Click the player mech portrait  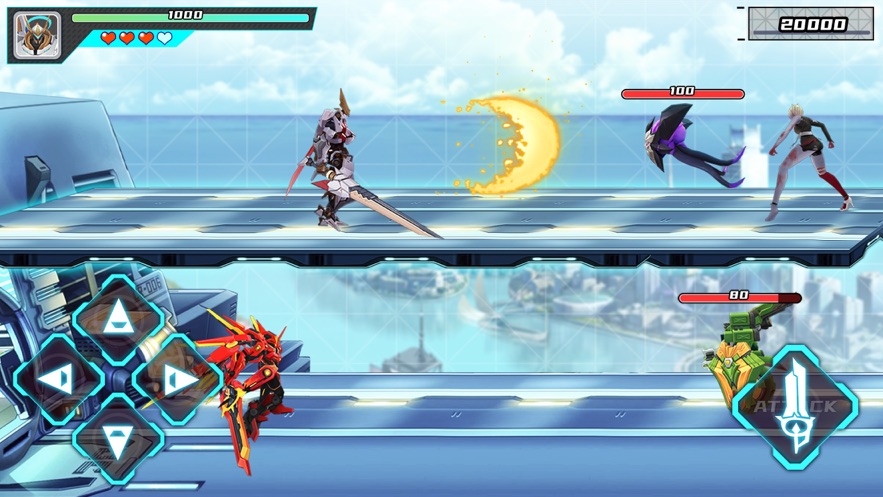(37, 35)
